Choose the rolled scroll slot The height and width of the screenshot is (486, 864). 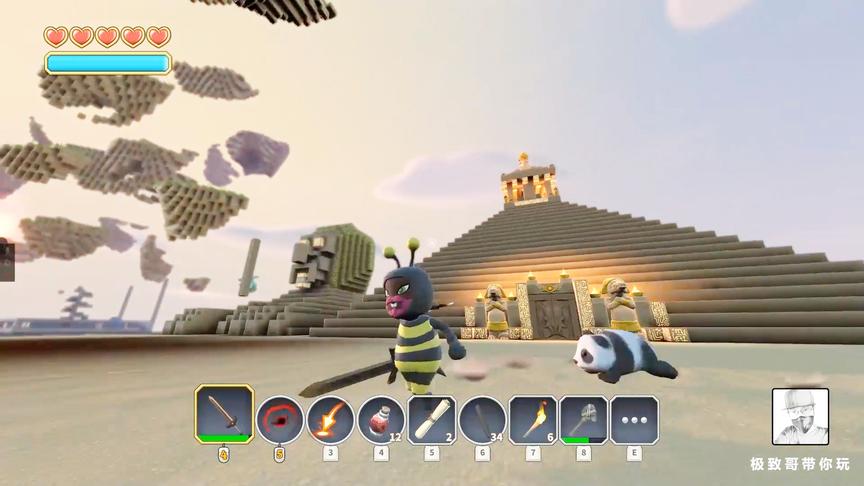pos(432,420)
